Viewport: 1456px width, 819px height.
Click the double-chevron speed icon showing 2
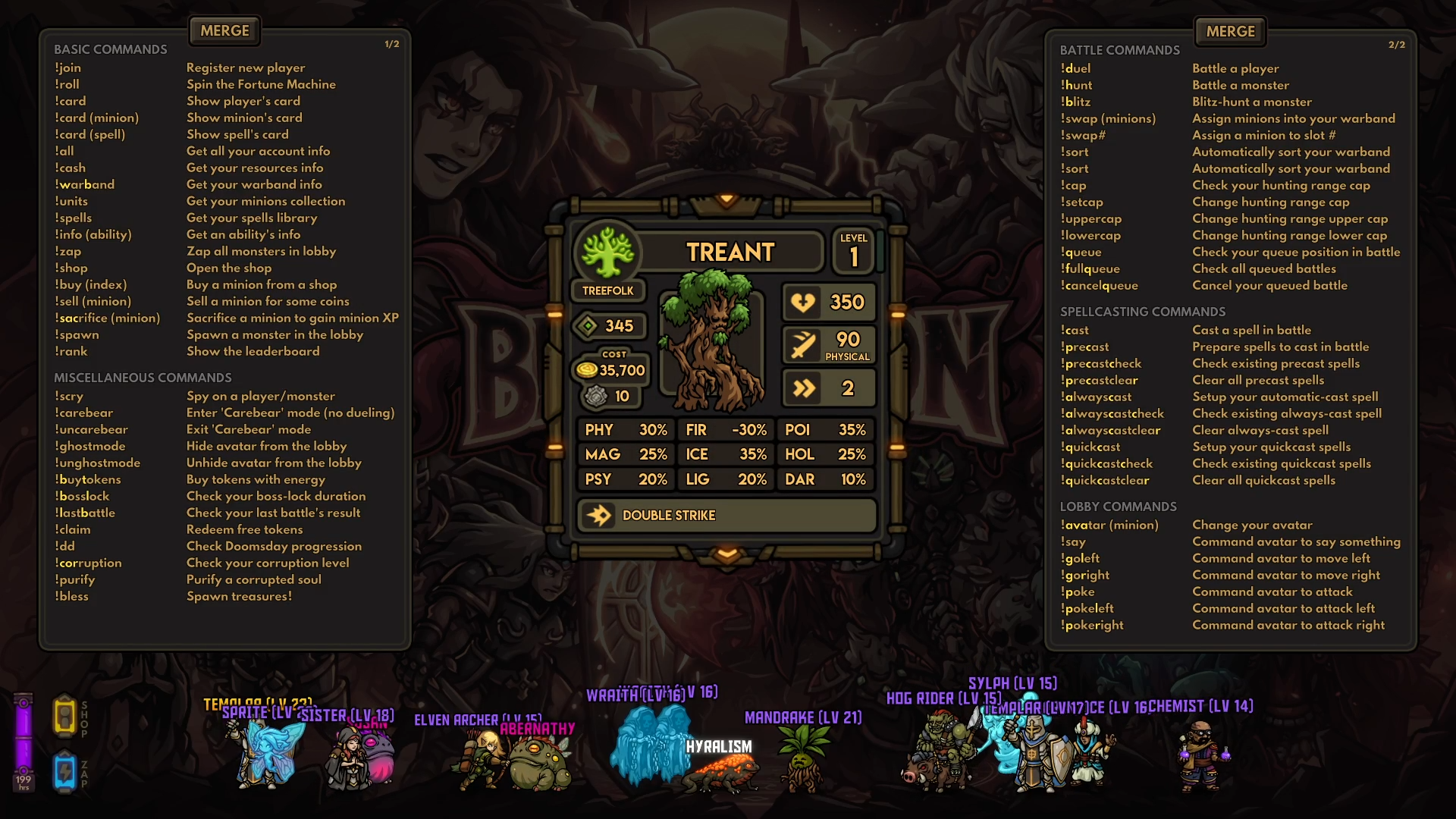(805, 388)
